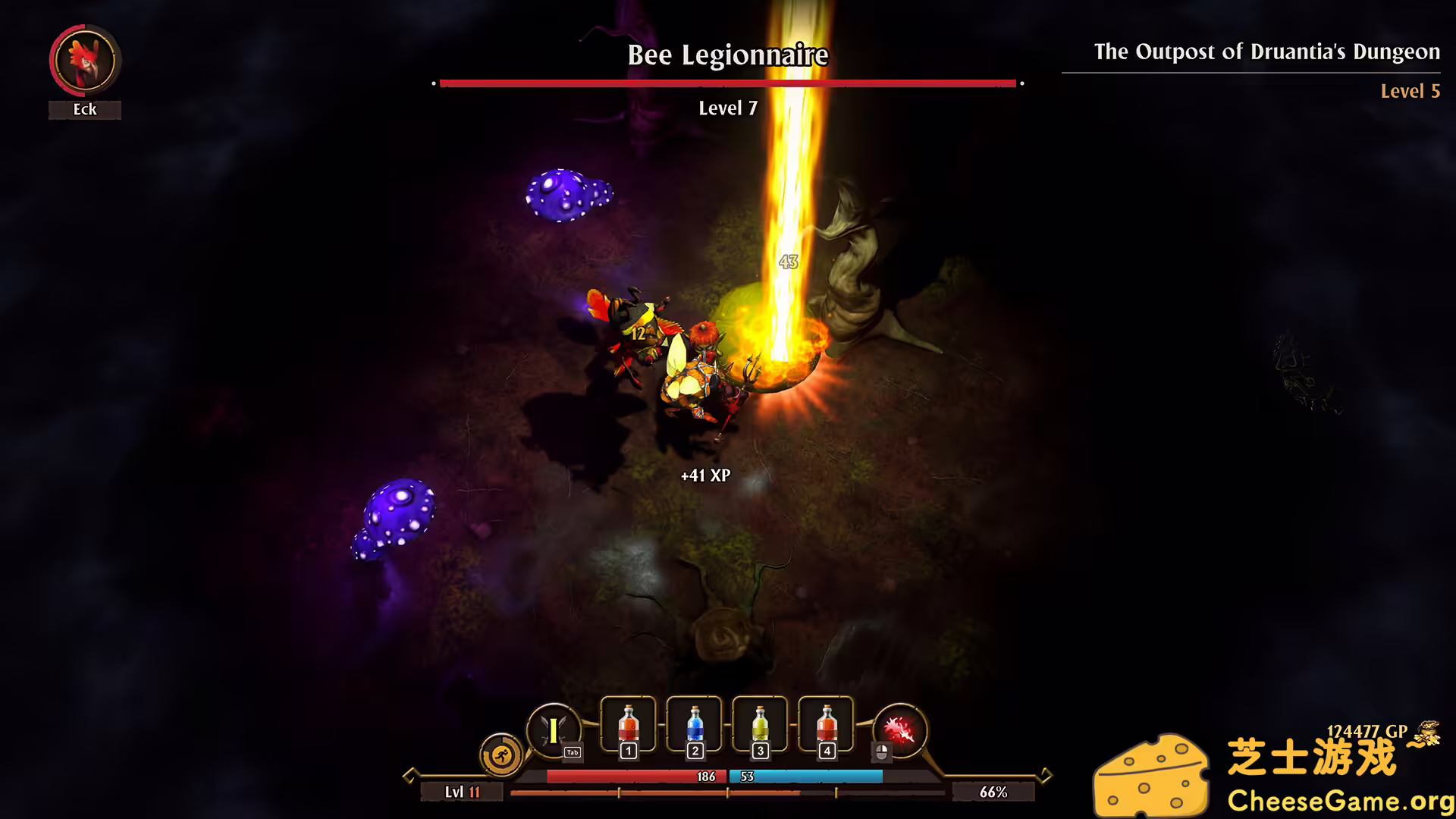Click the gold coin pile beside 124477 GP
Screen dimensions: 1456x819
pos(1429,733)
